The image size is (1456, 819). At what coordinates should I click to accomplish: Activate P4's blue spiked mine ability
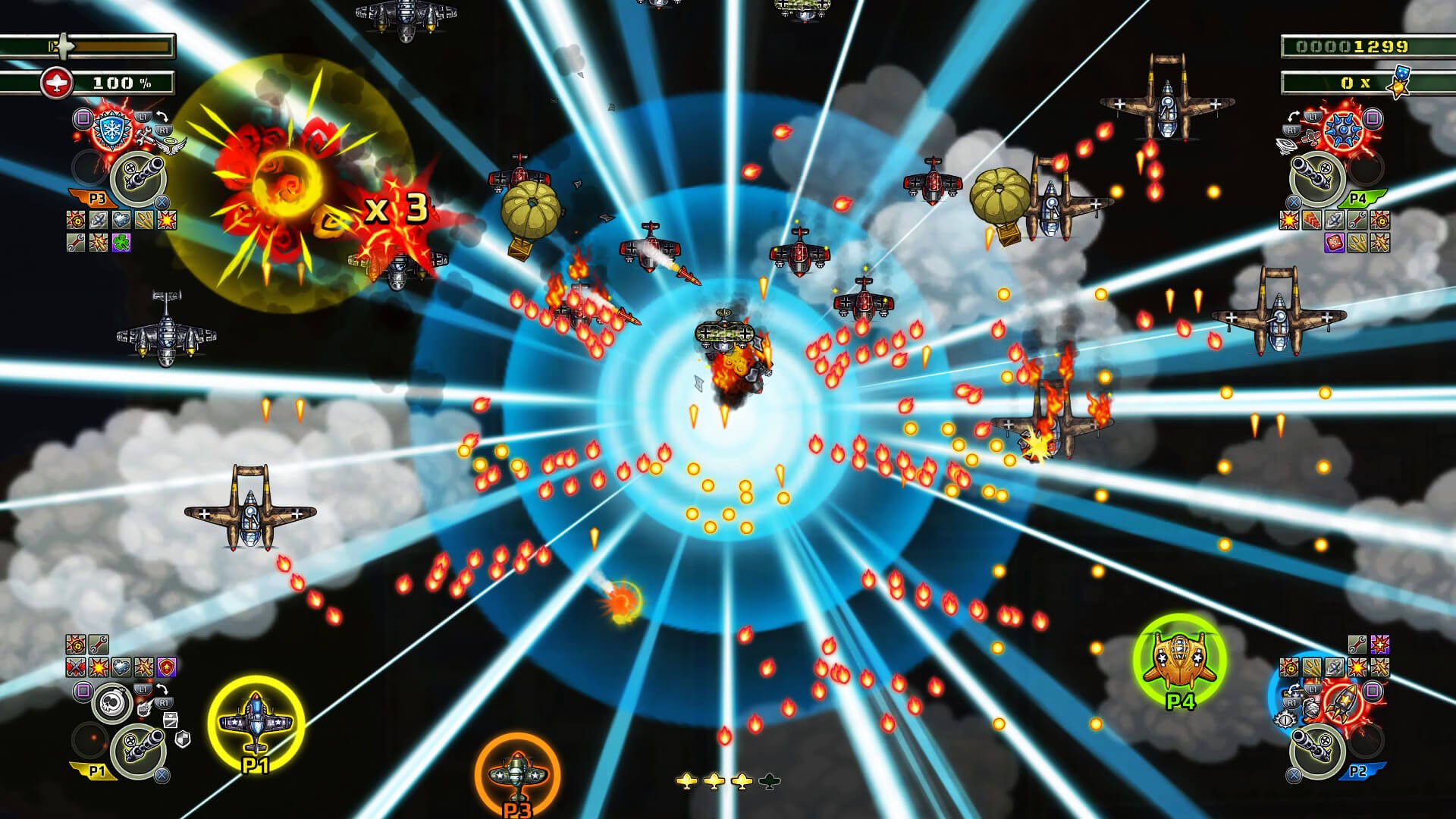pos(1345,130)
